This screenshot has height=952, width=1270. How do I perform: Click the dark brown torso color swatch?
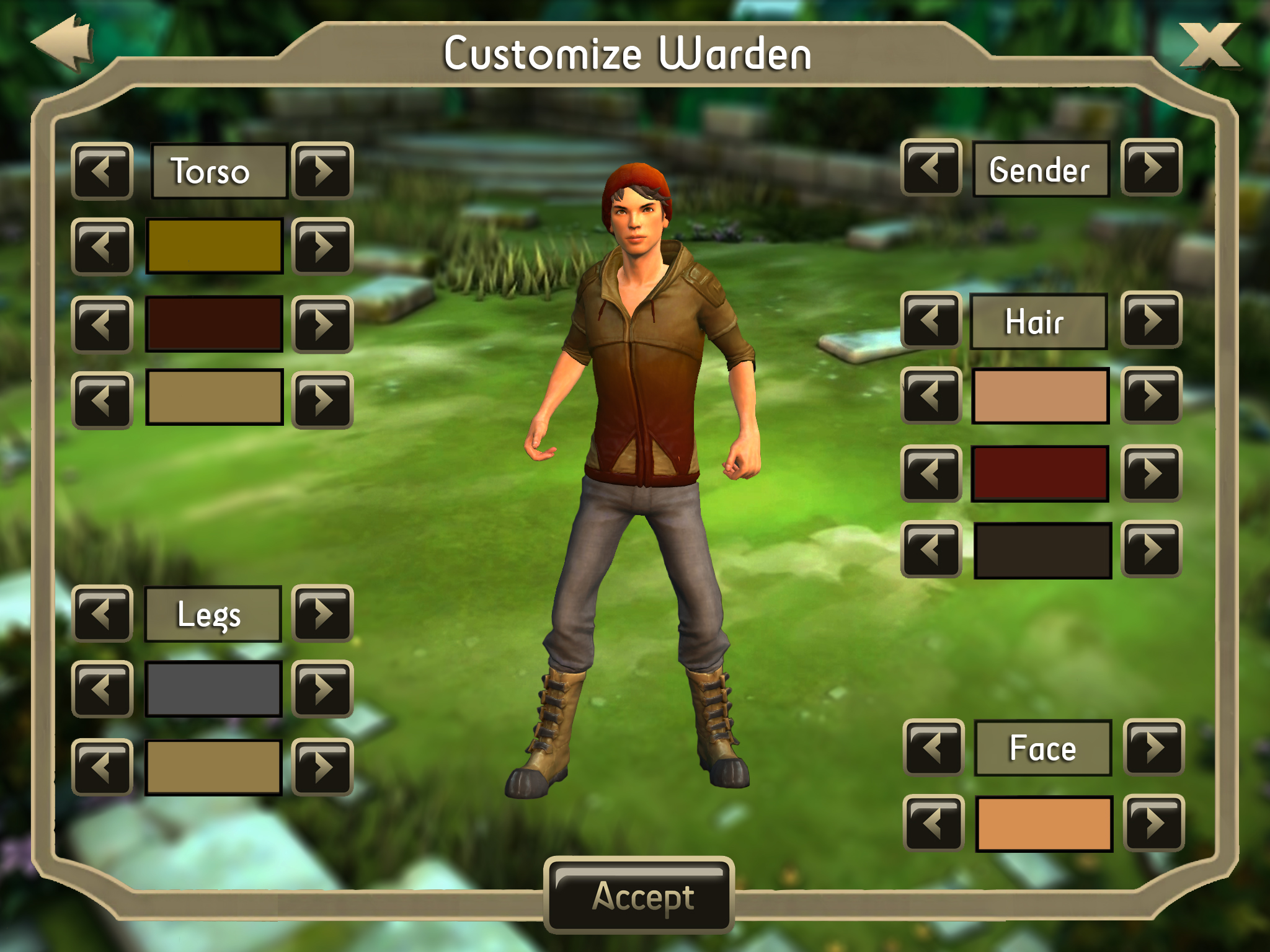coord(215,324)
